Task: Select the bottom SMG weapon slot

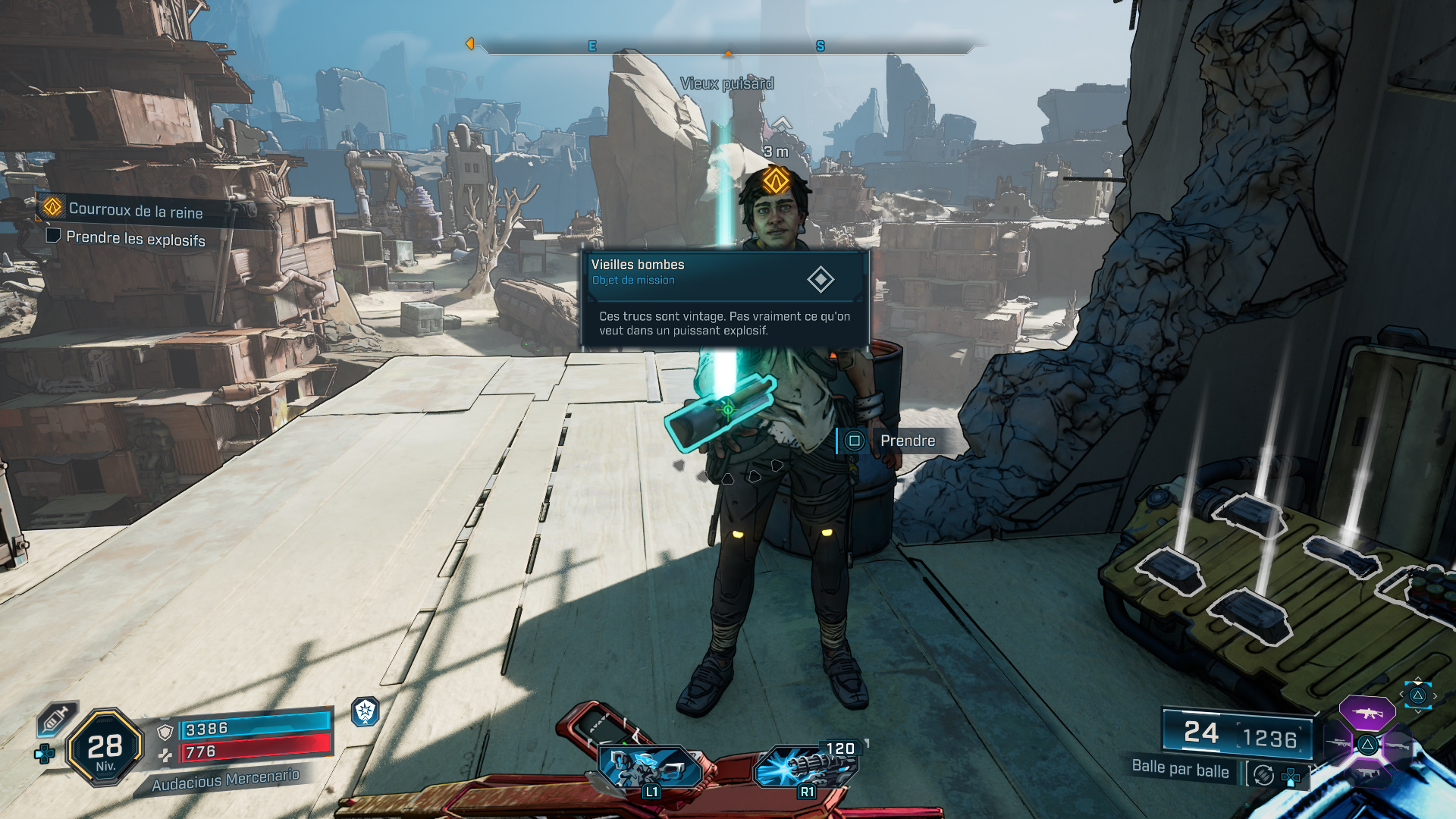Action: tap(1367, 773)
